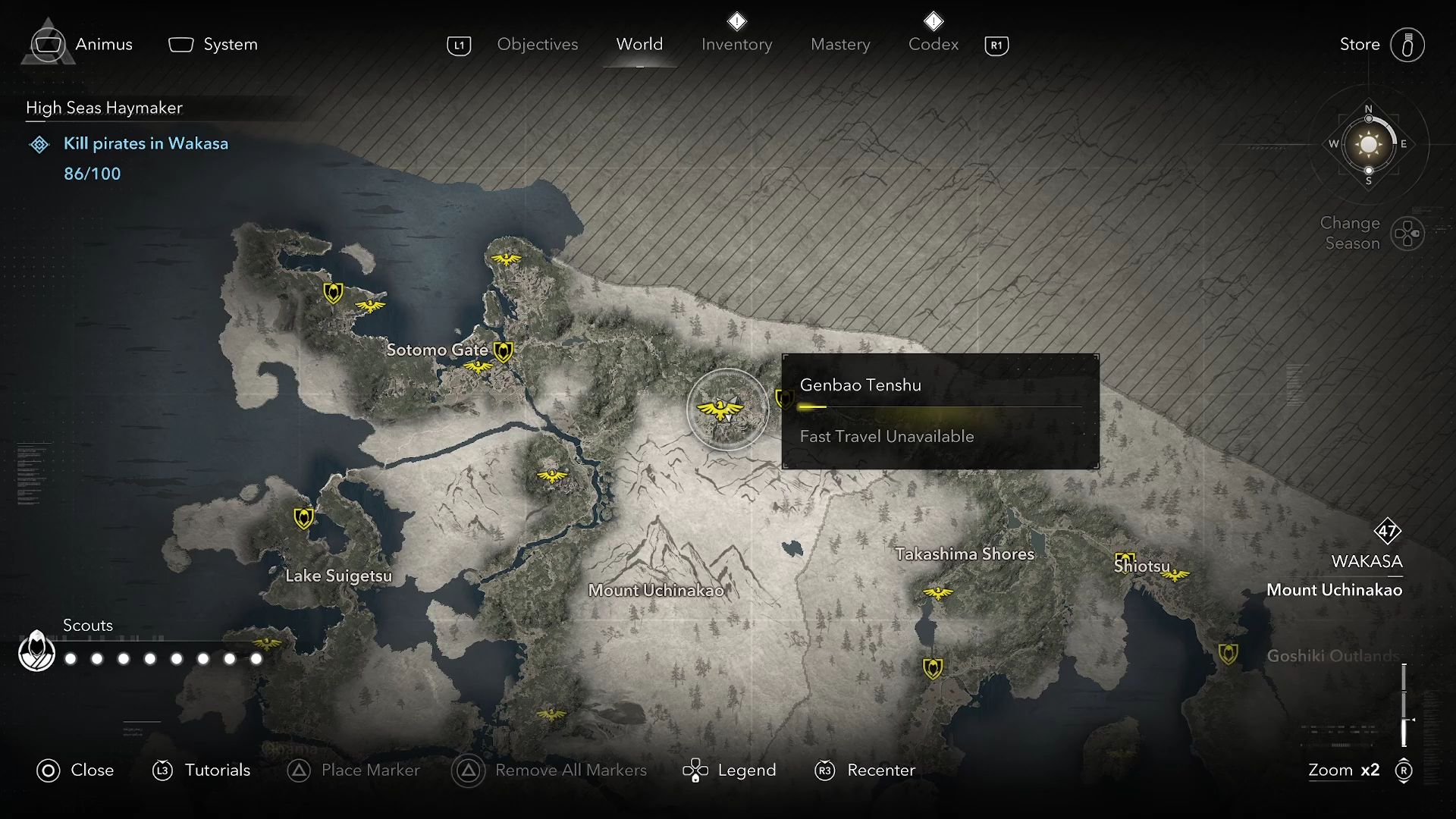Click the Scouts hooded icon
This screenshot has height=819, width=1456.
coord(36,652)
